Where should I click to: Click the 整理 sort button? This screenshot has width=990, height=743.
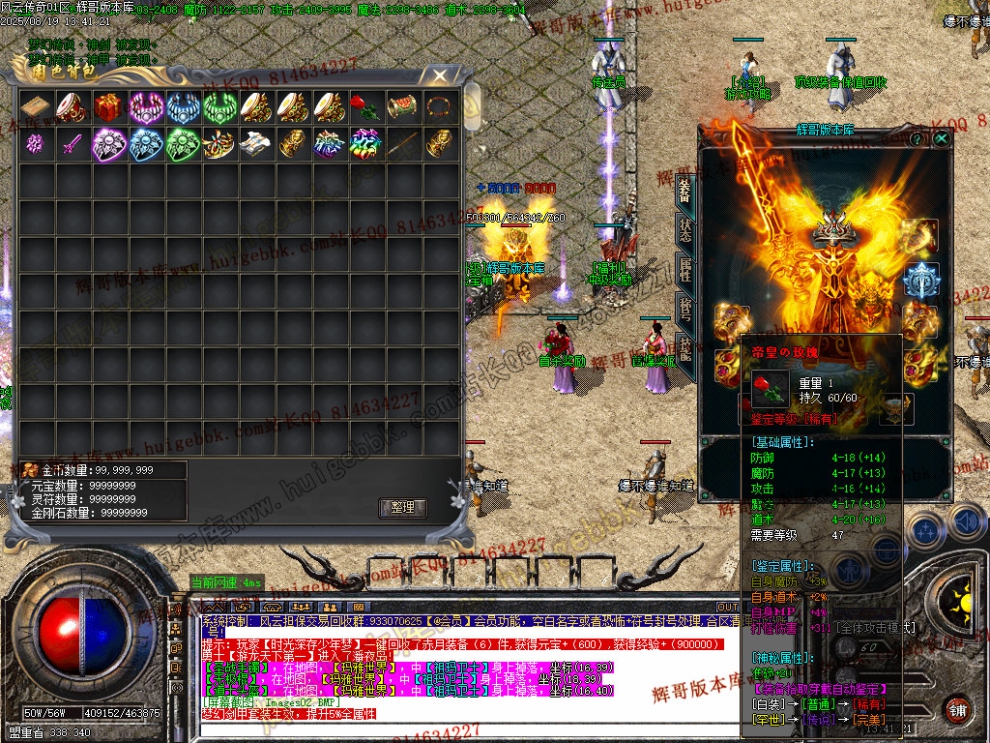(x=402, y=507)
